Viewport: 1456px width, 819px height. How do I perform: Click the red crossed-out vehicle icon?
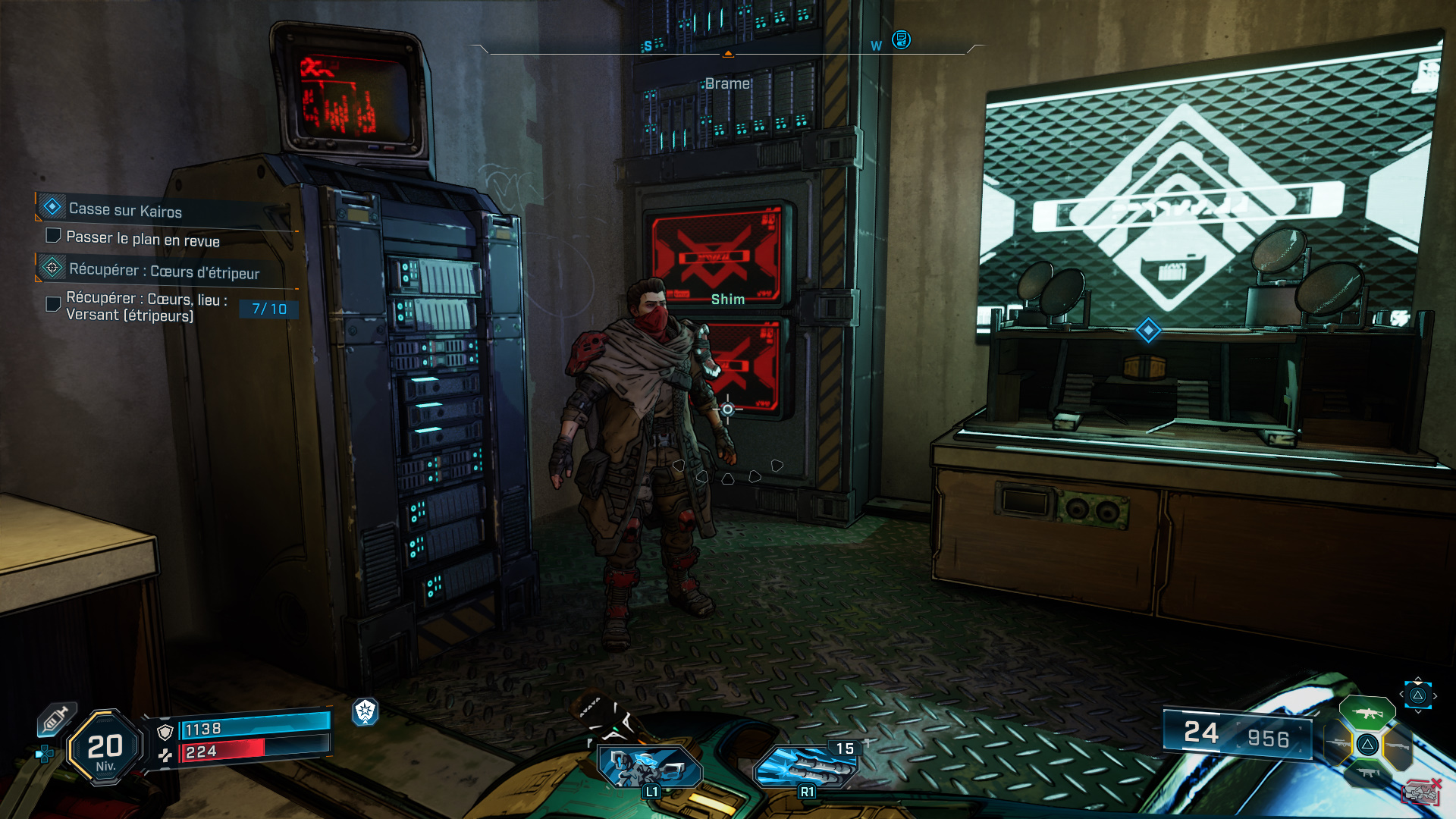[x=1420, y=792]
